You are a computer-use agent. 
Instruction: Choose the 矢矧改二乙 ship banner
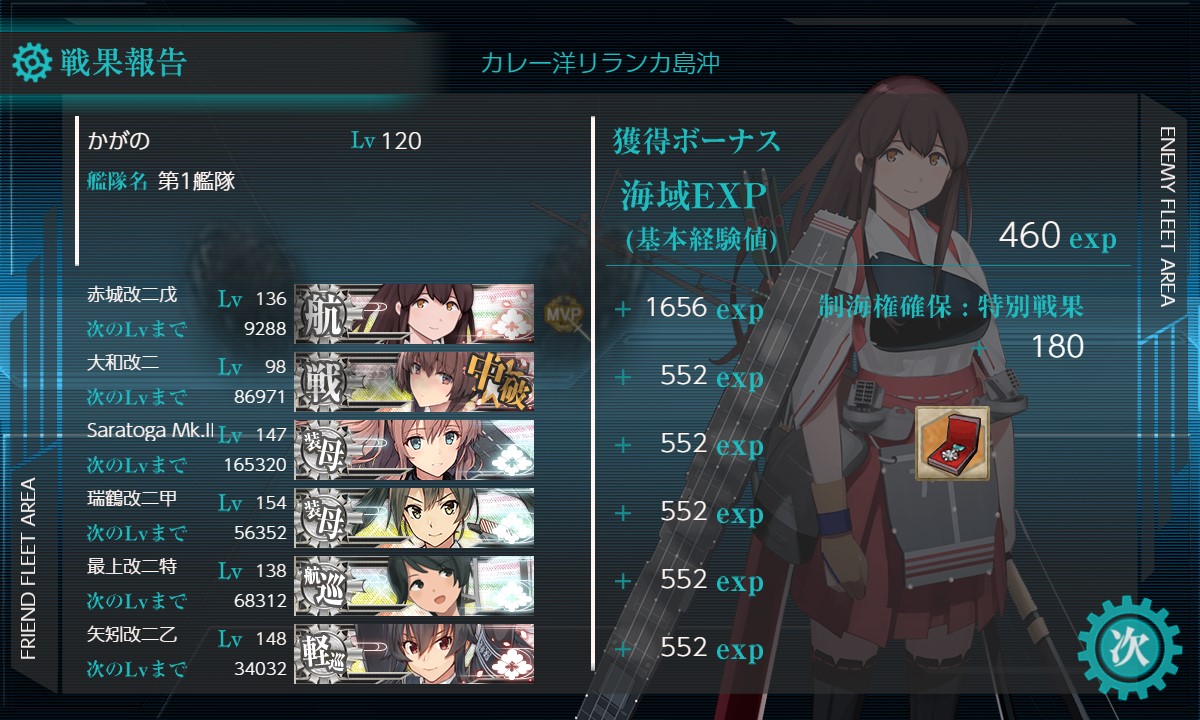414,653
